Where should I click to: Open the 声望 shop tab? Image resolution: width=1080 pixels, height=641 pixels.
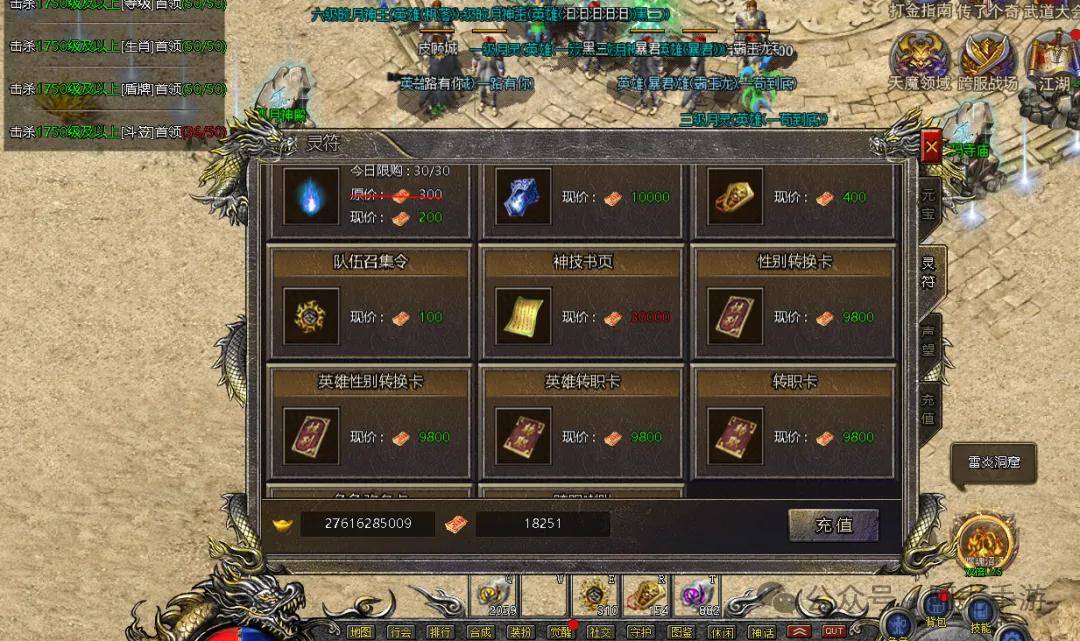[x=927, y=340]
